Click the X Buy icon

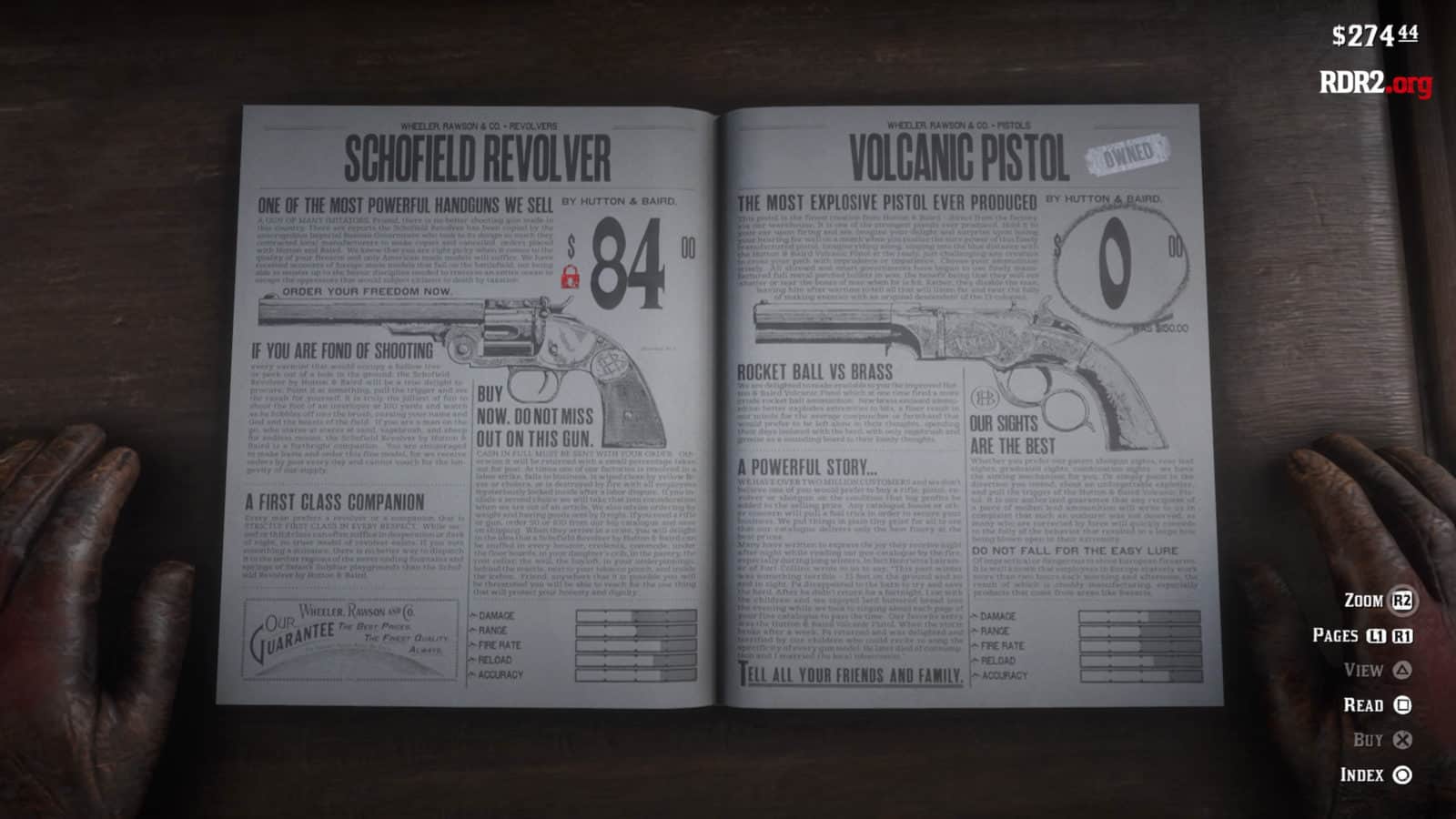pyautogui.click(x=1401, y=741)
